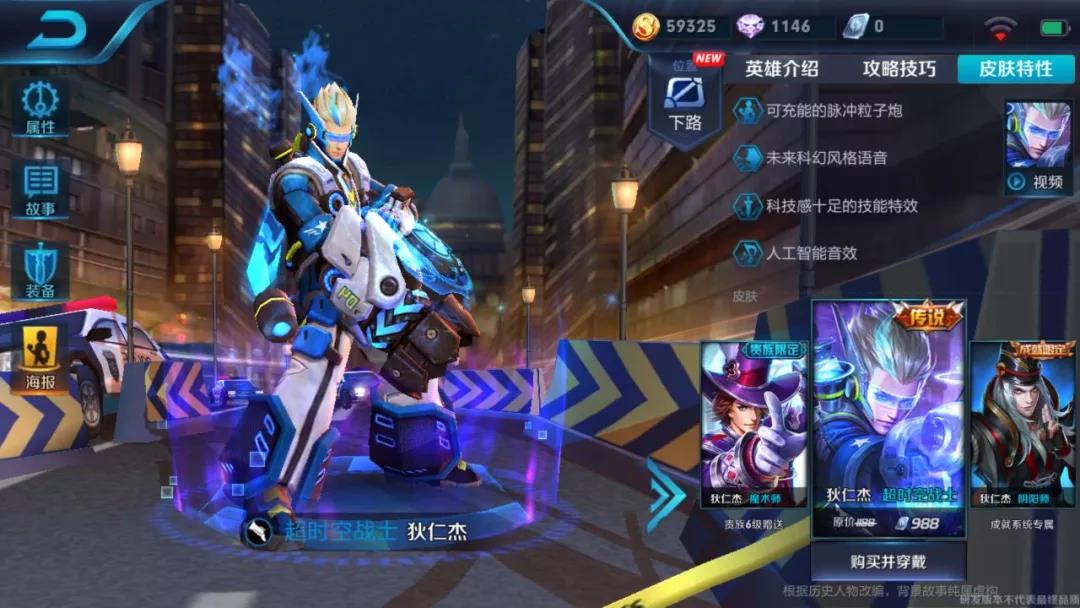
Task: Select the 魔术师 skin card
Action: 753,427
